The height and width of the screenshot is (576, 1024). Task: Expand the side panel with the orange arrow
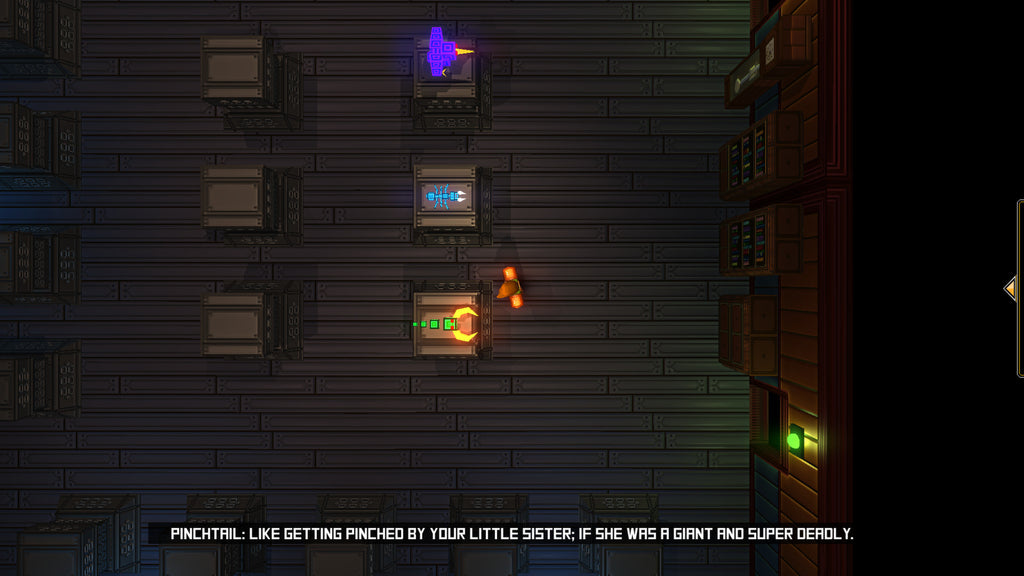point(1011,289)
